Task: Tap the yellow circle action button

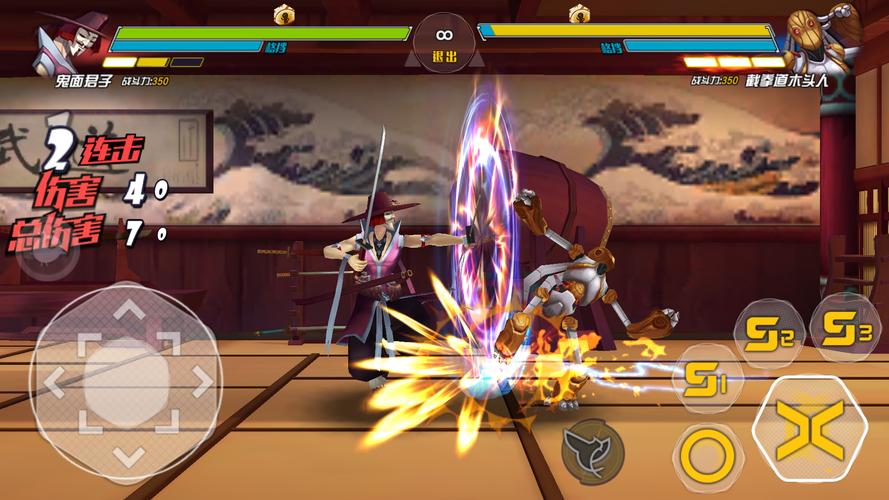Action: 707,457
